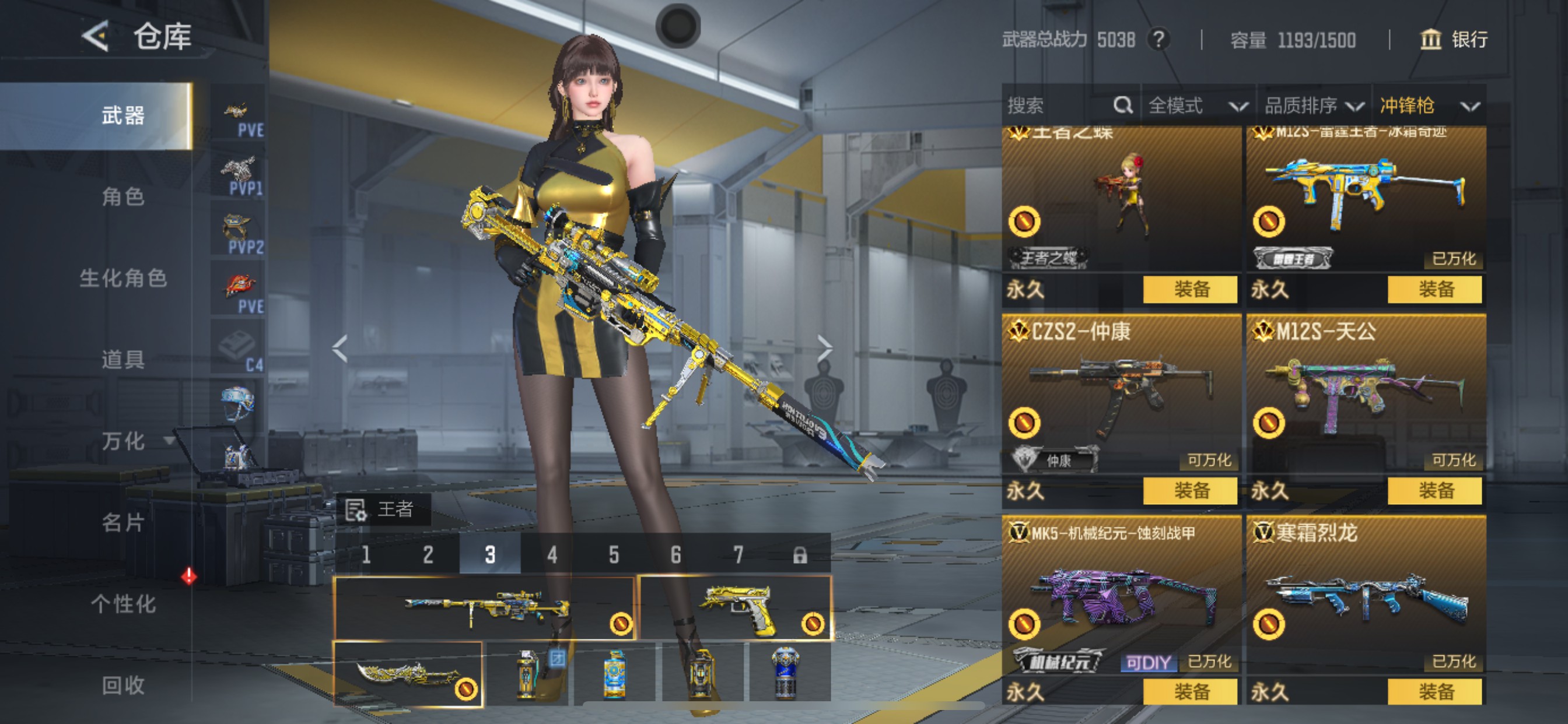Select the golden pistol secondary weapon slot

pyautogui.click(x=736, y=607)
